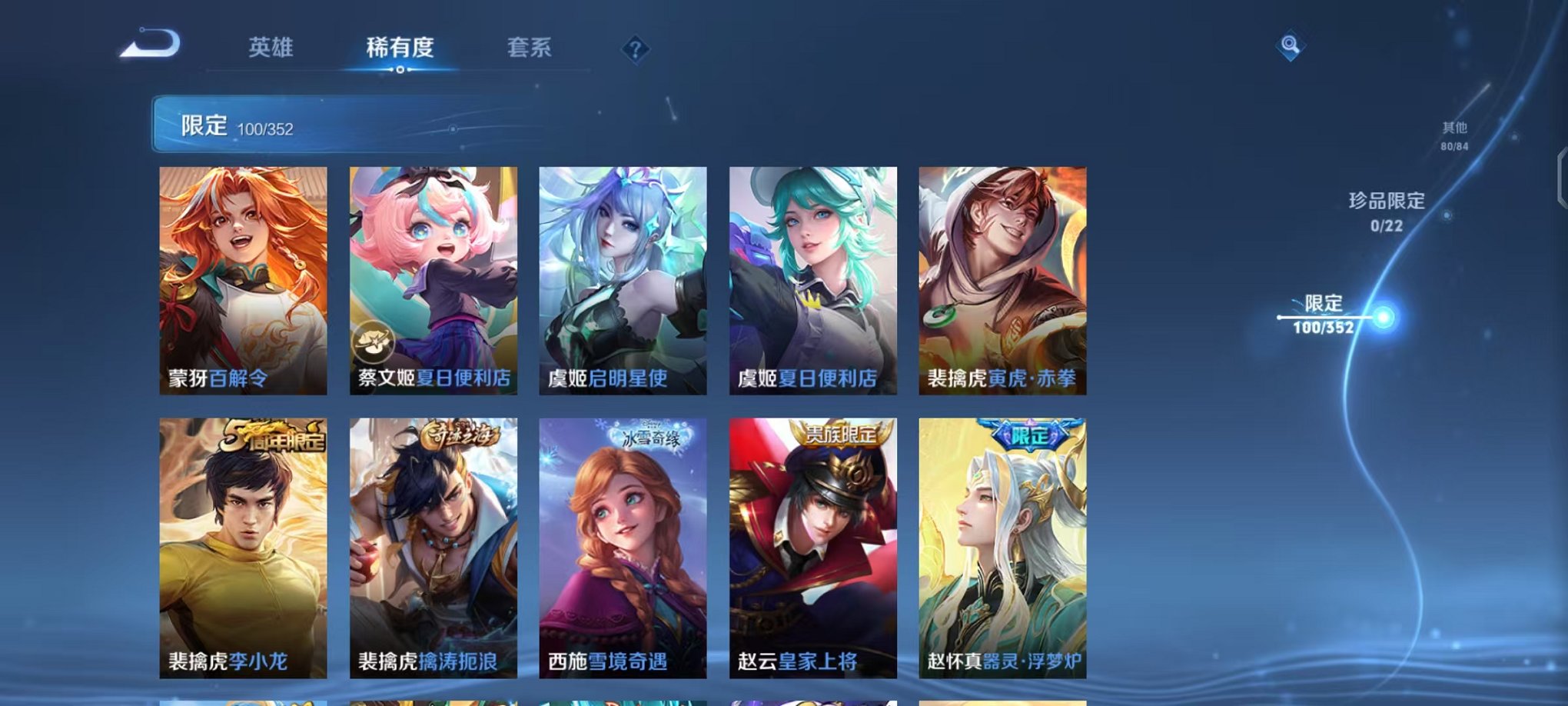Open the question mark help icon
The height and width of the screenshot is (706, 1568).
point(634,50)
